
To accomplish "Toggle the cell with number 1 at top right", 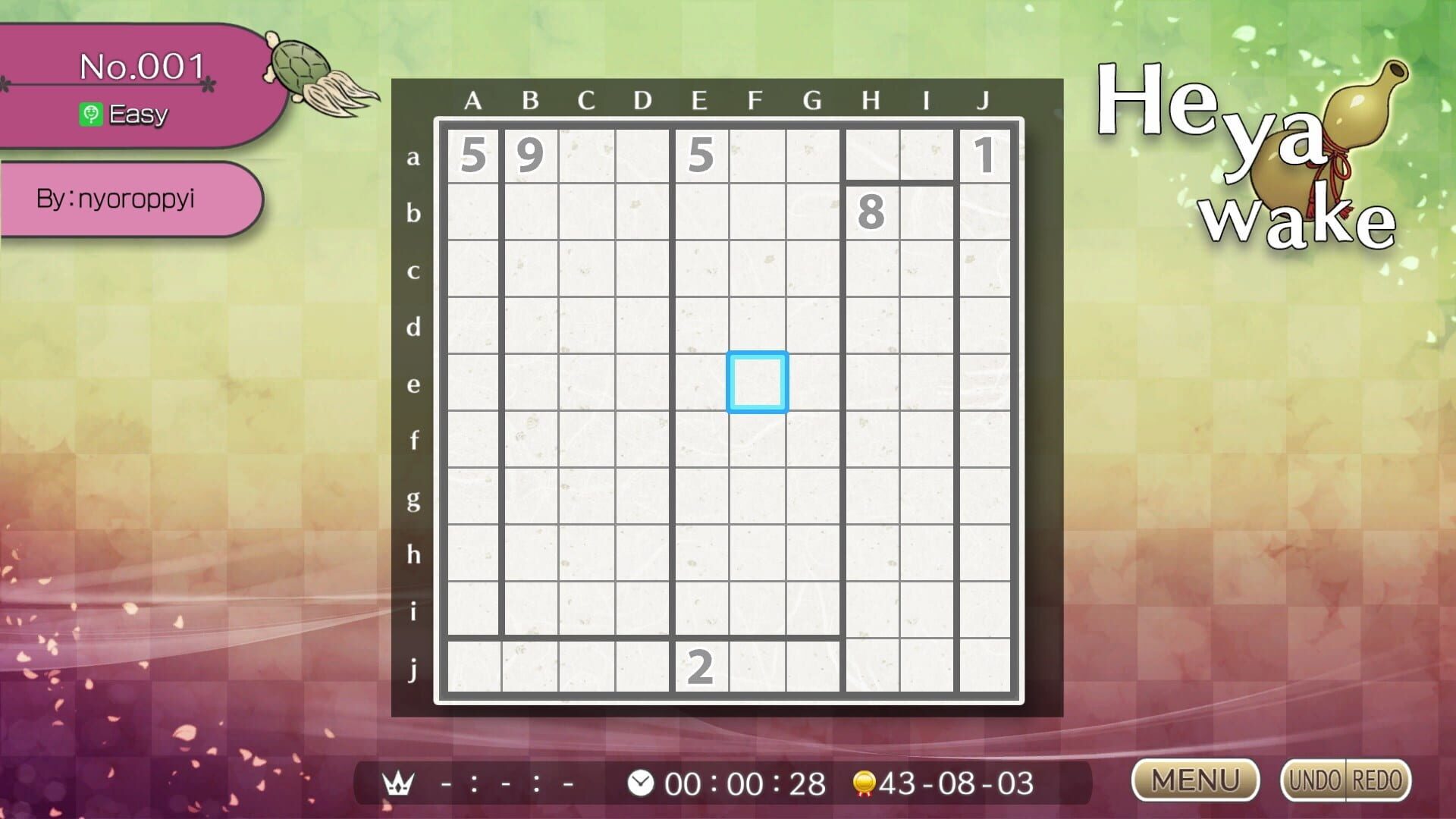I will 983,155.
